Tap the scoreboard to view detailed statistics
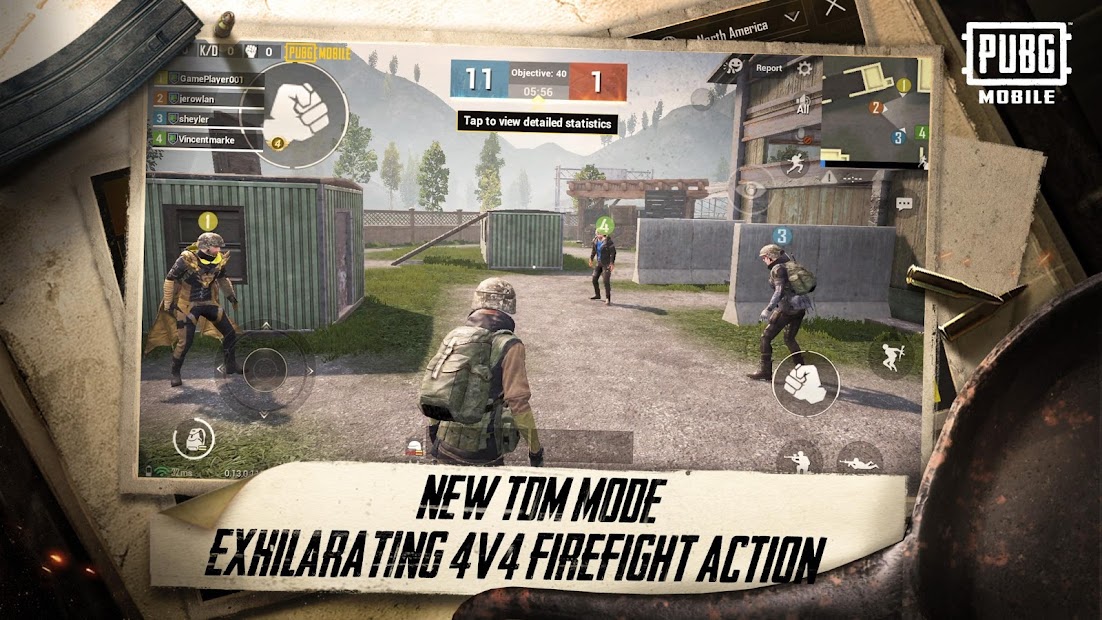 click(538, 80)
